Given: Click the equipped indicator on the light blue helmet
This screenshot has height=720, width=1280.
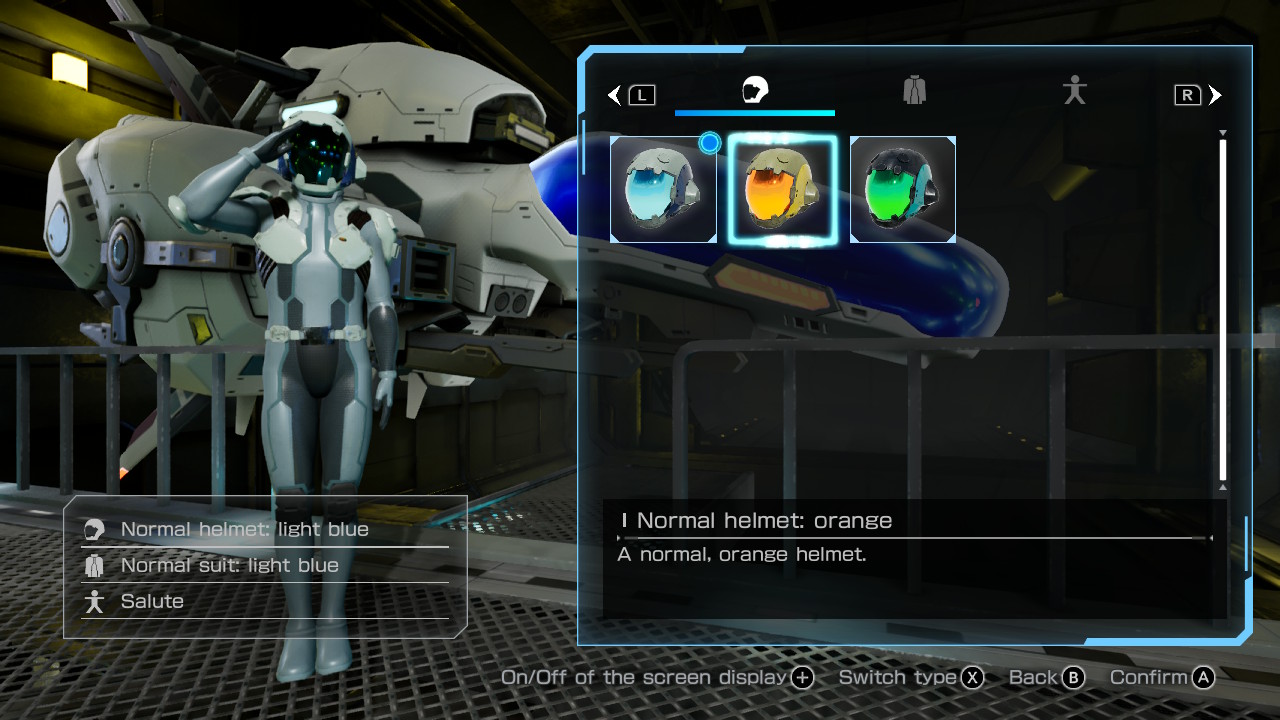Looking at the screenshot, I should point(709,143).
